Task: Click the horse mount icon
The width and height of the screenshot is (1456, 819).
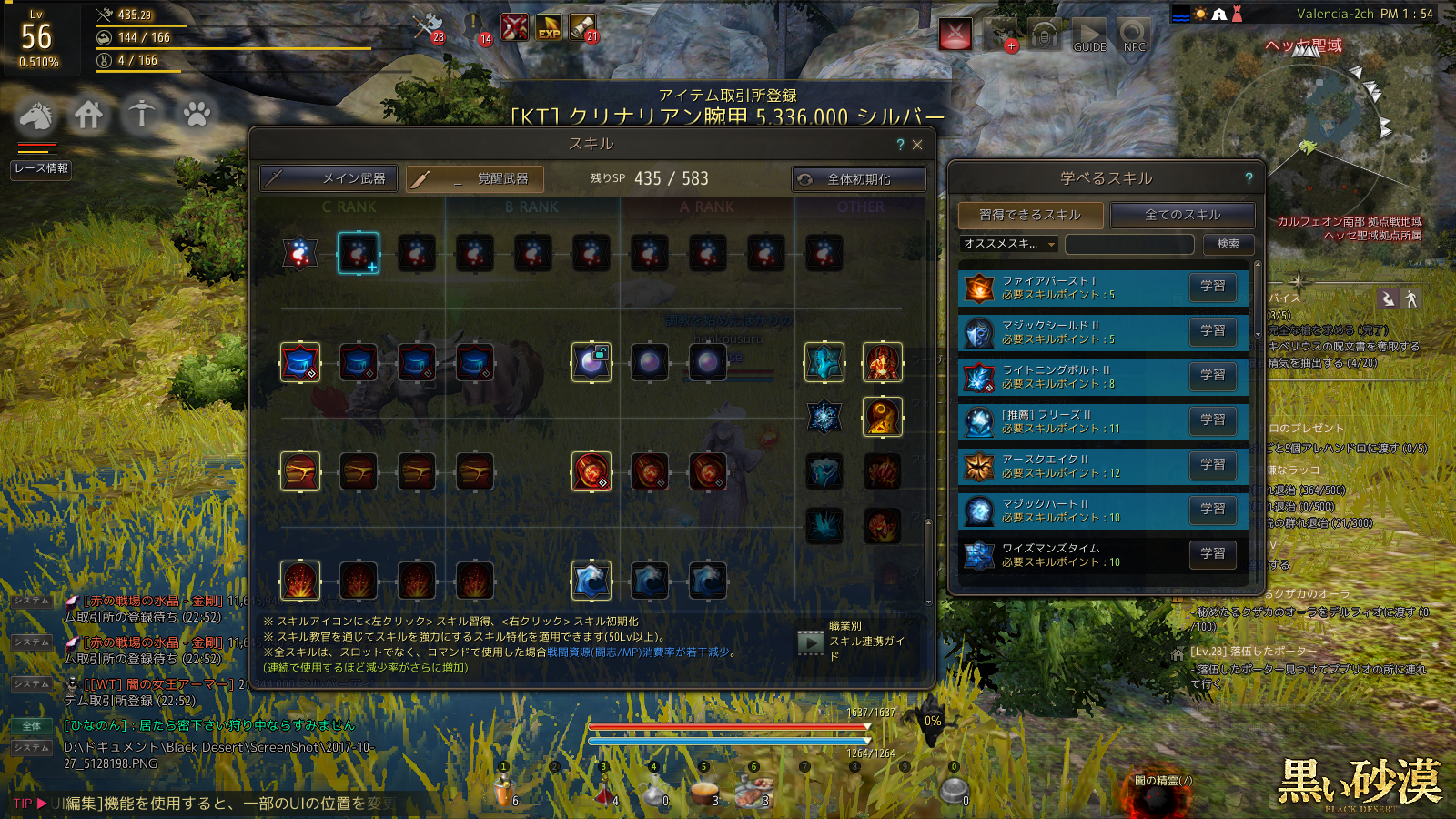Action: pos(36,116)
